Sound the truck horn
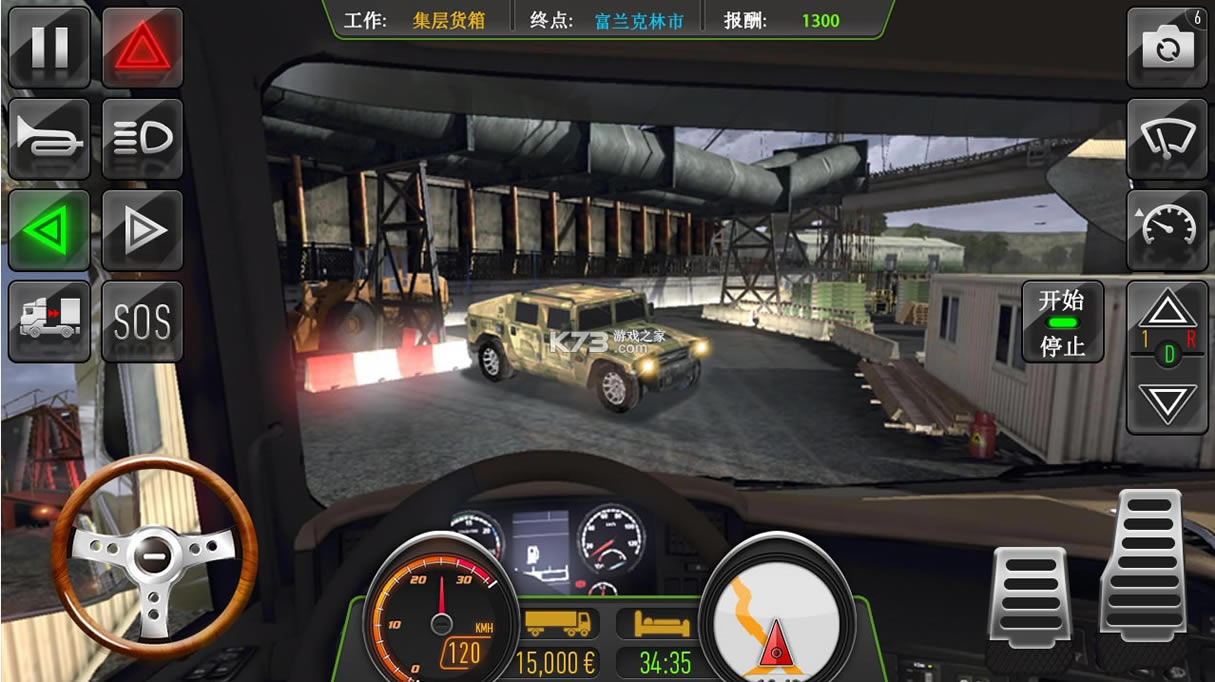1215x682 pixels. click(49, 139)
